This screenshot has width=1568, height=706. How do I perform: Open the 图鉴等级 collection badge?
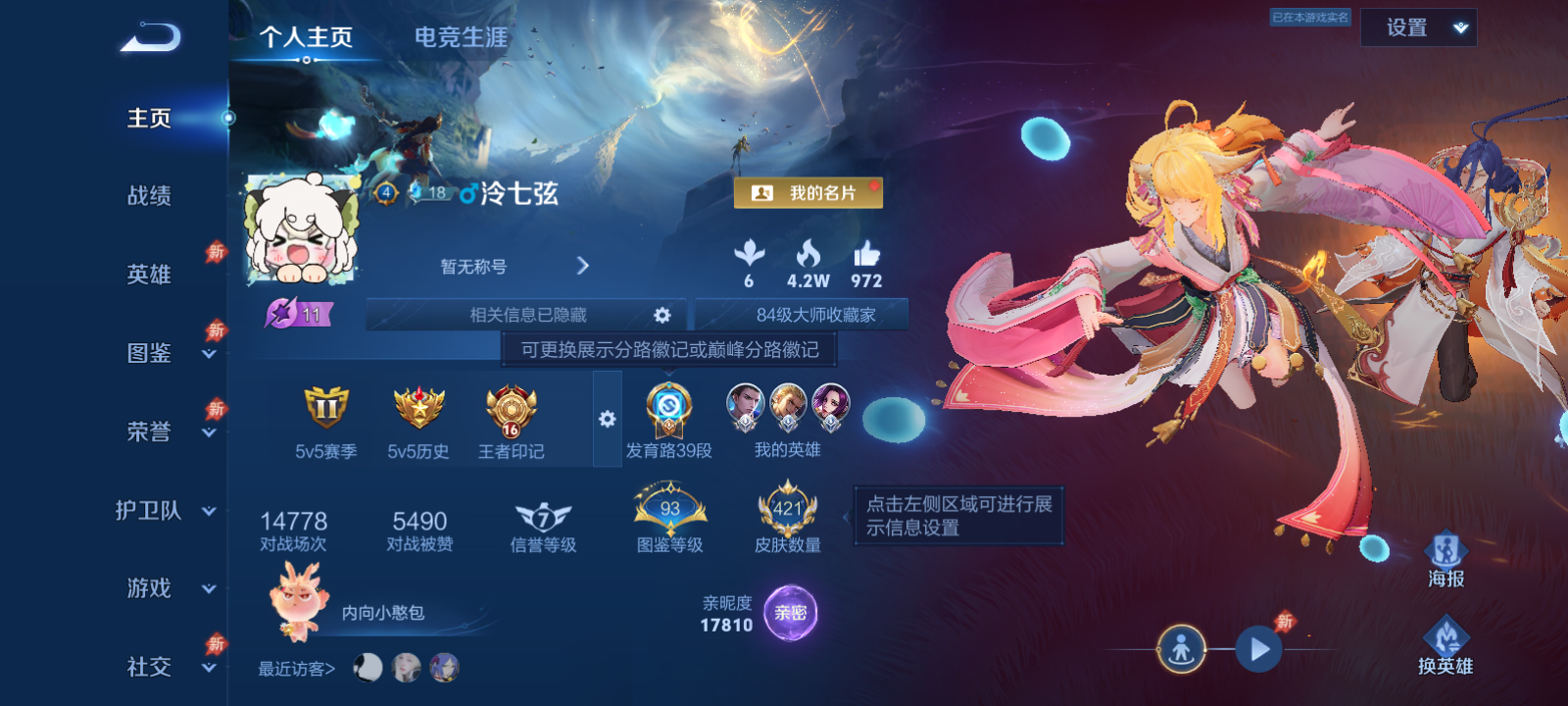(669, 510)
